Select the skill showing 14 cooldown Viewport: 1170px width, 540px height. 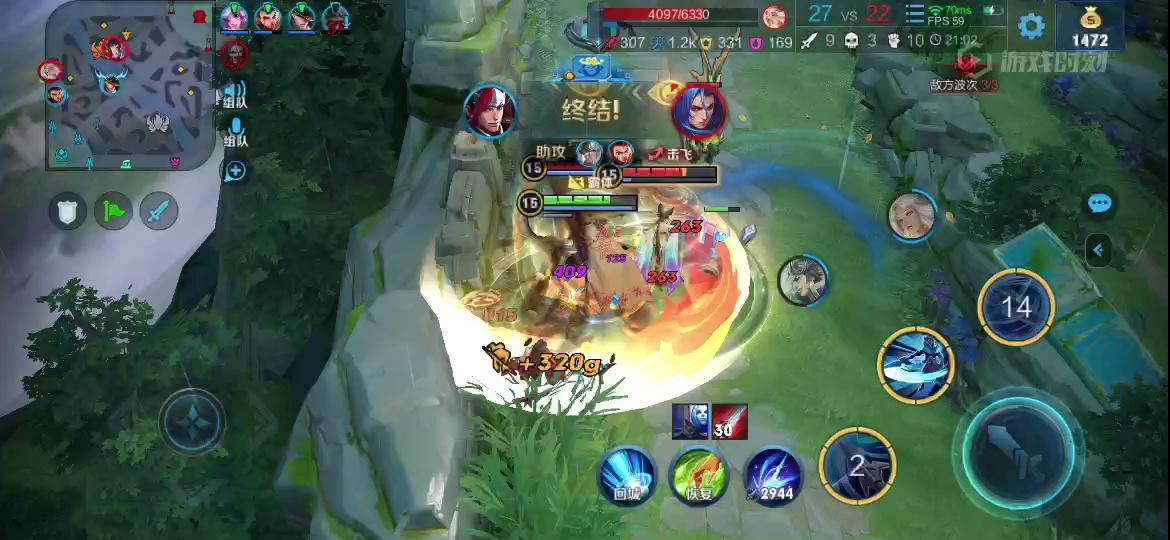[x=1016, y=306]
